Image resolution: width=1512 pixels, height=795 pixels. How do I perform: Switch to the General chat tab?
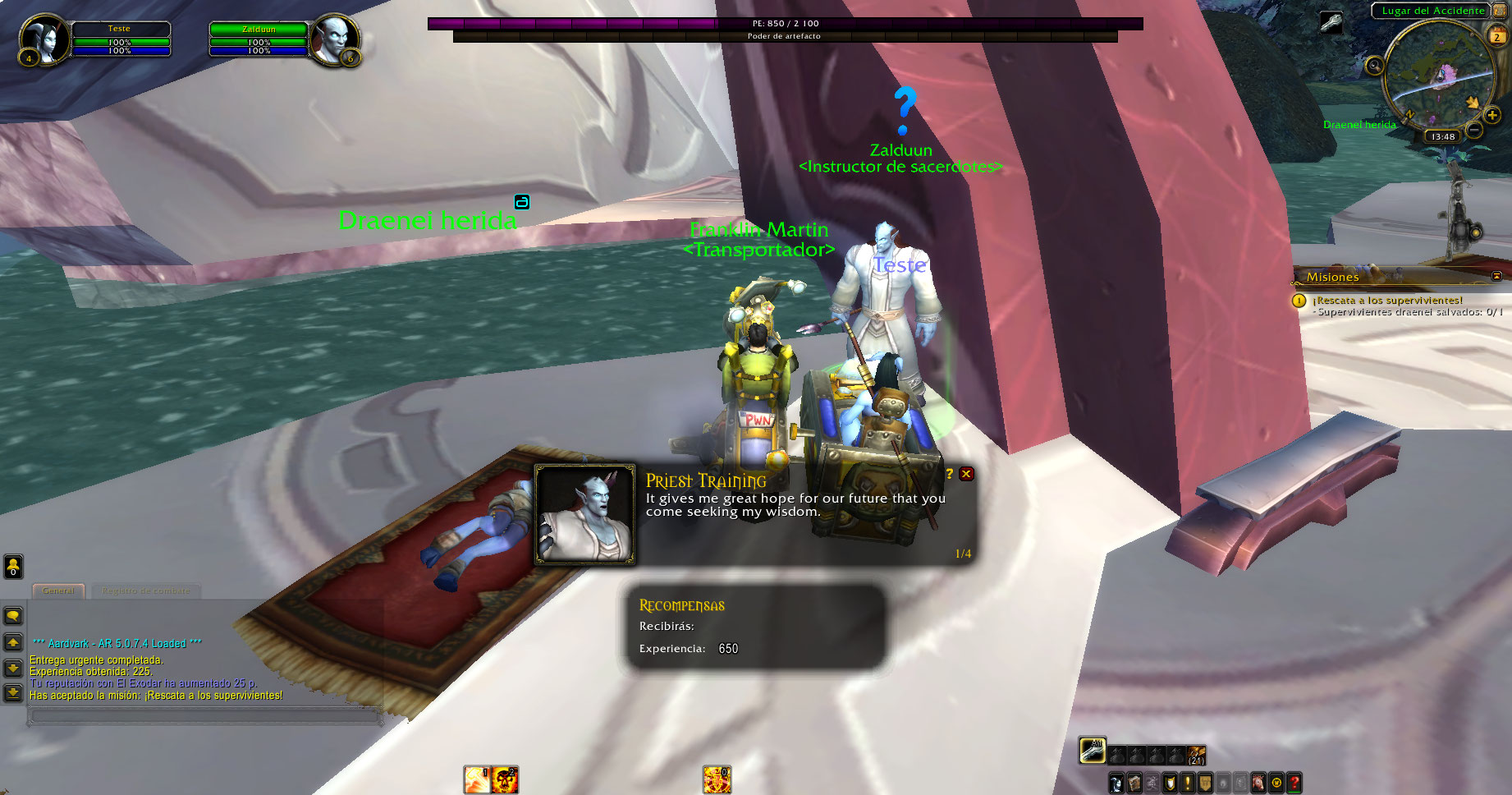[58, 591]
